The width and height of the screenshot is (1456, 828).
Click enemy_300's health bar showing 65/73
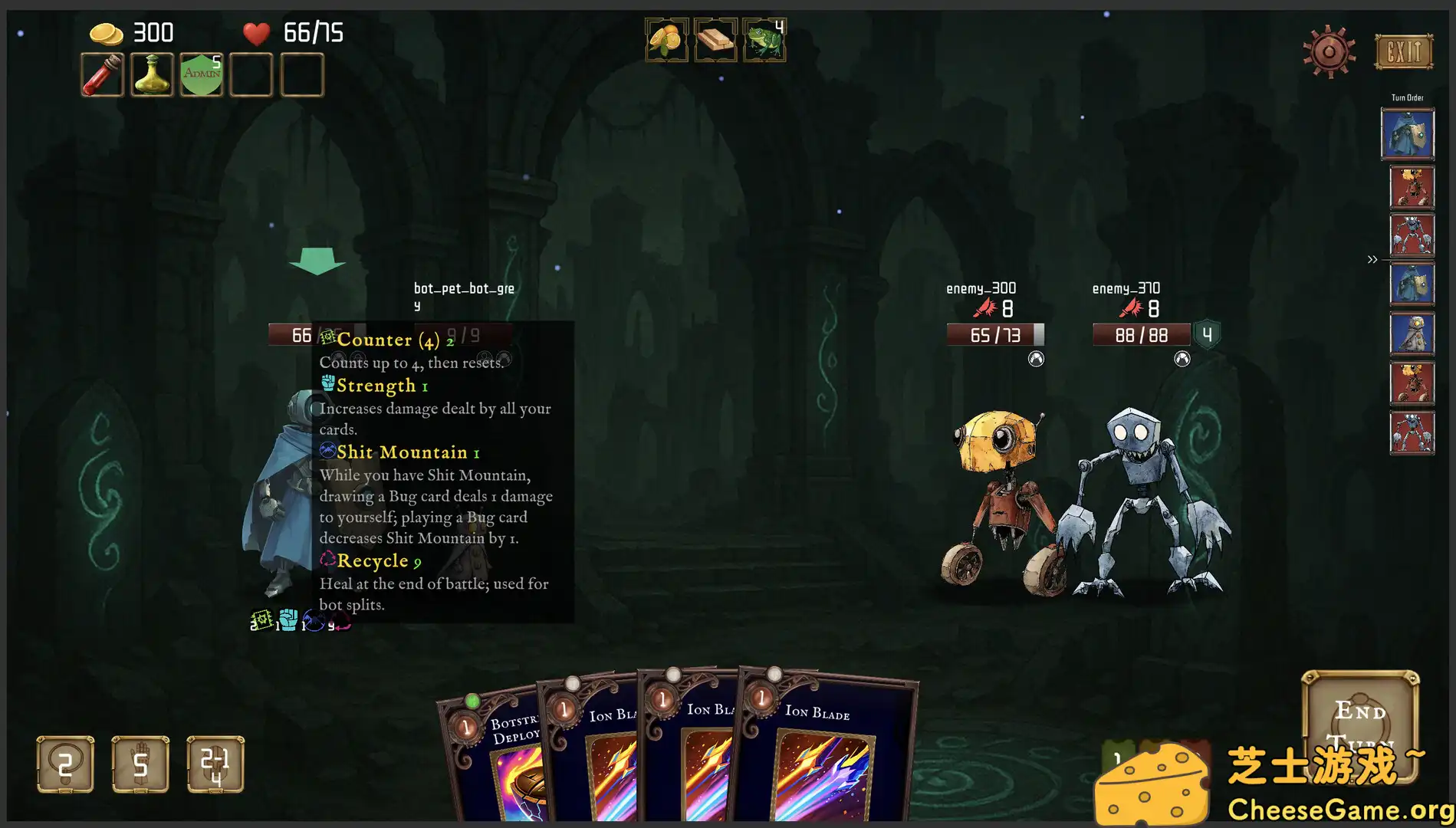tap(994, 334)
